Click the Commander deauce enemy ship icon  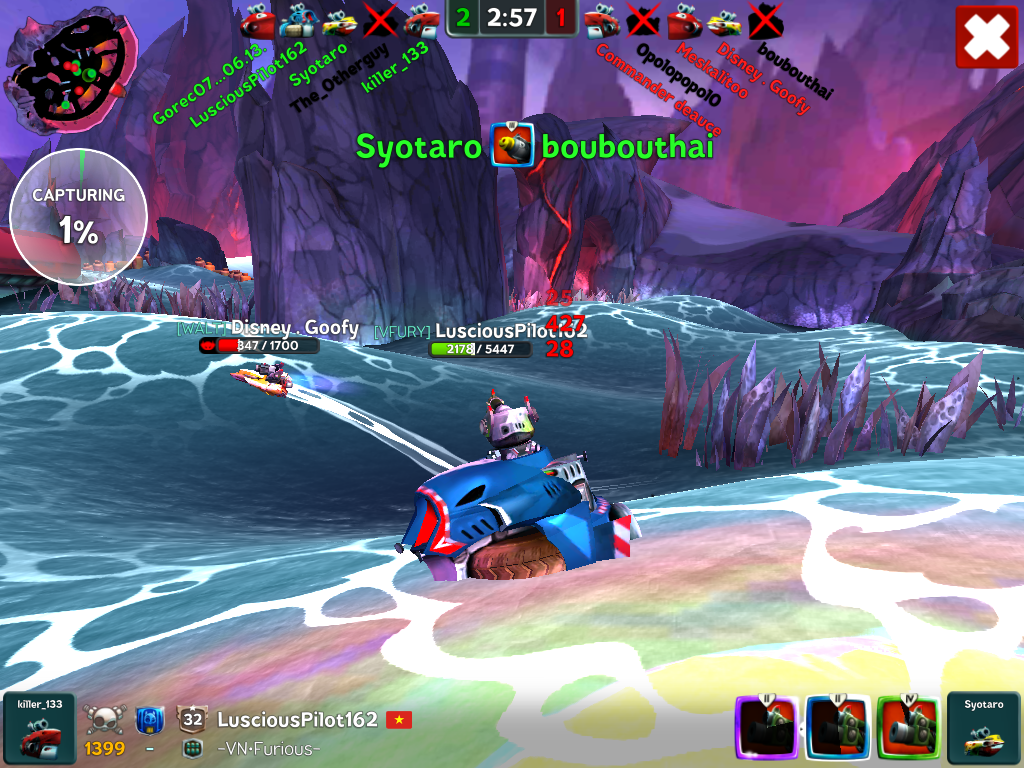[x=601, y=19]
